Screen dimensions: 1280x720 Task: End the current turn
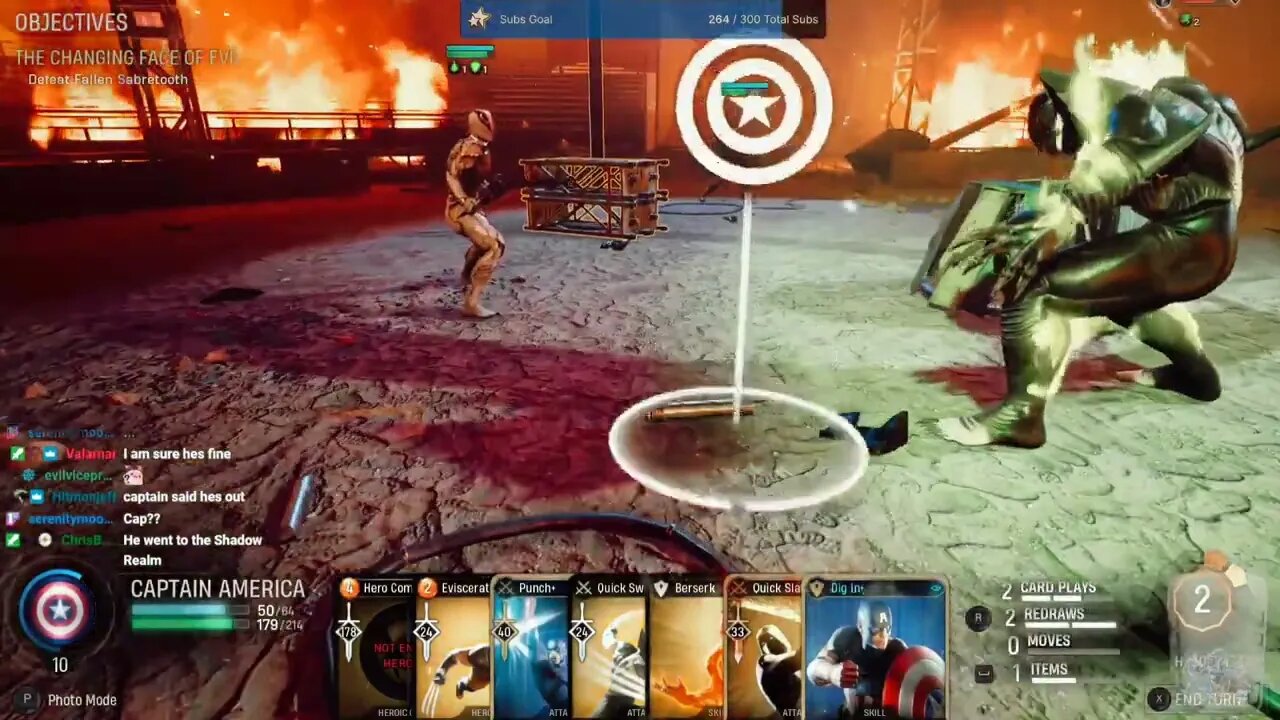(x=1200, y=699)
